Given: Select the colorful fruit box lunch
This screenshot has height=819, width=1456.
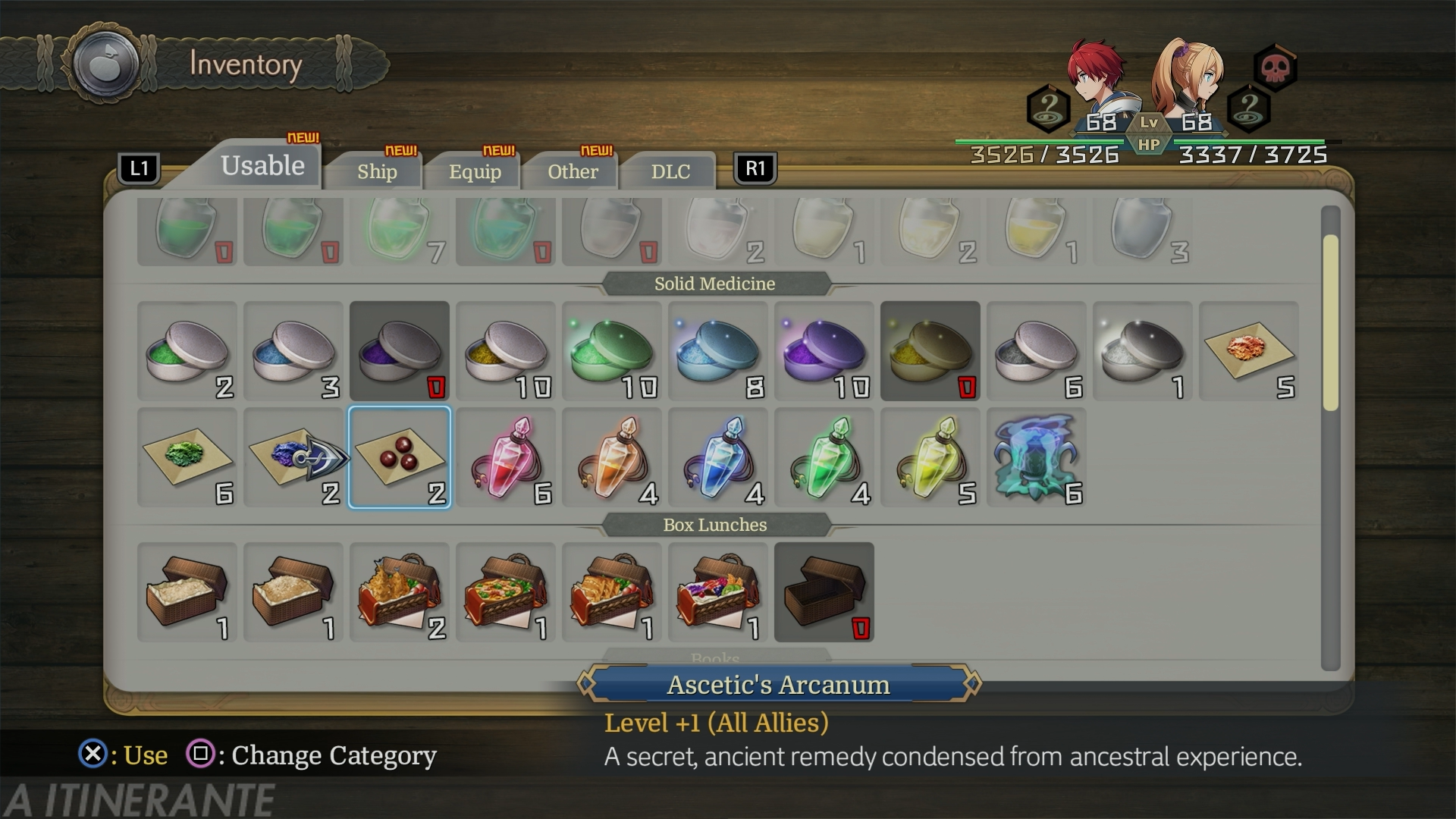Looking at the screenshot, I should click(718, 592).
